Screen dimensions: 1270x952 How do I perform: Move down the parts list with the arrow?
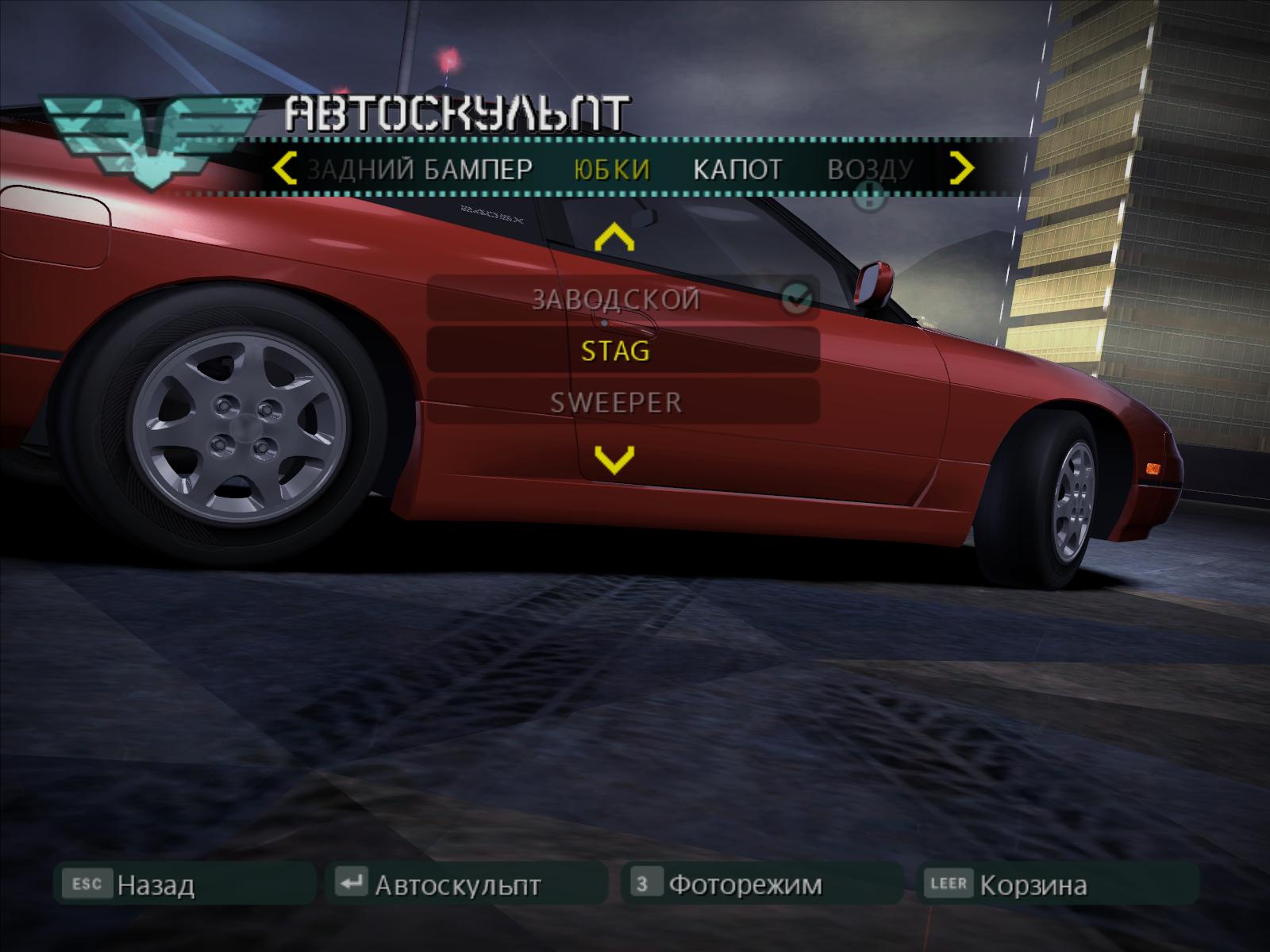pos(614,459)
